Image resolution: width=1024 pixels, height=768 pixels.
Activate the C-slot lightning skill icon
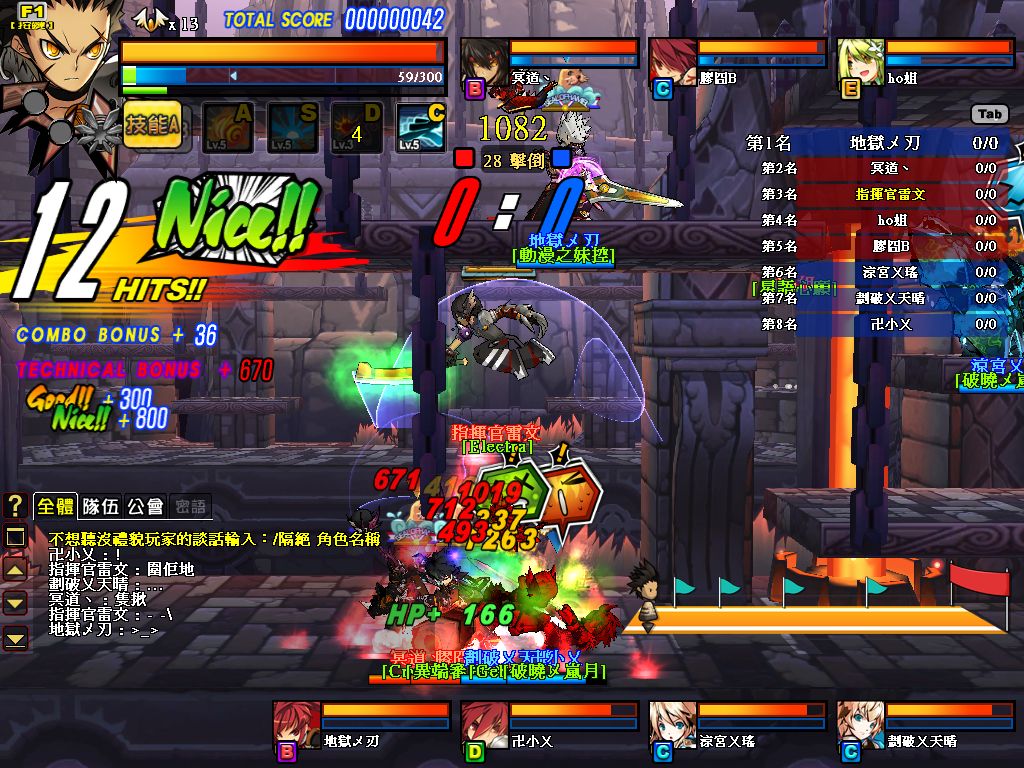pyautogui.click(x=420, y=127)
